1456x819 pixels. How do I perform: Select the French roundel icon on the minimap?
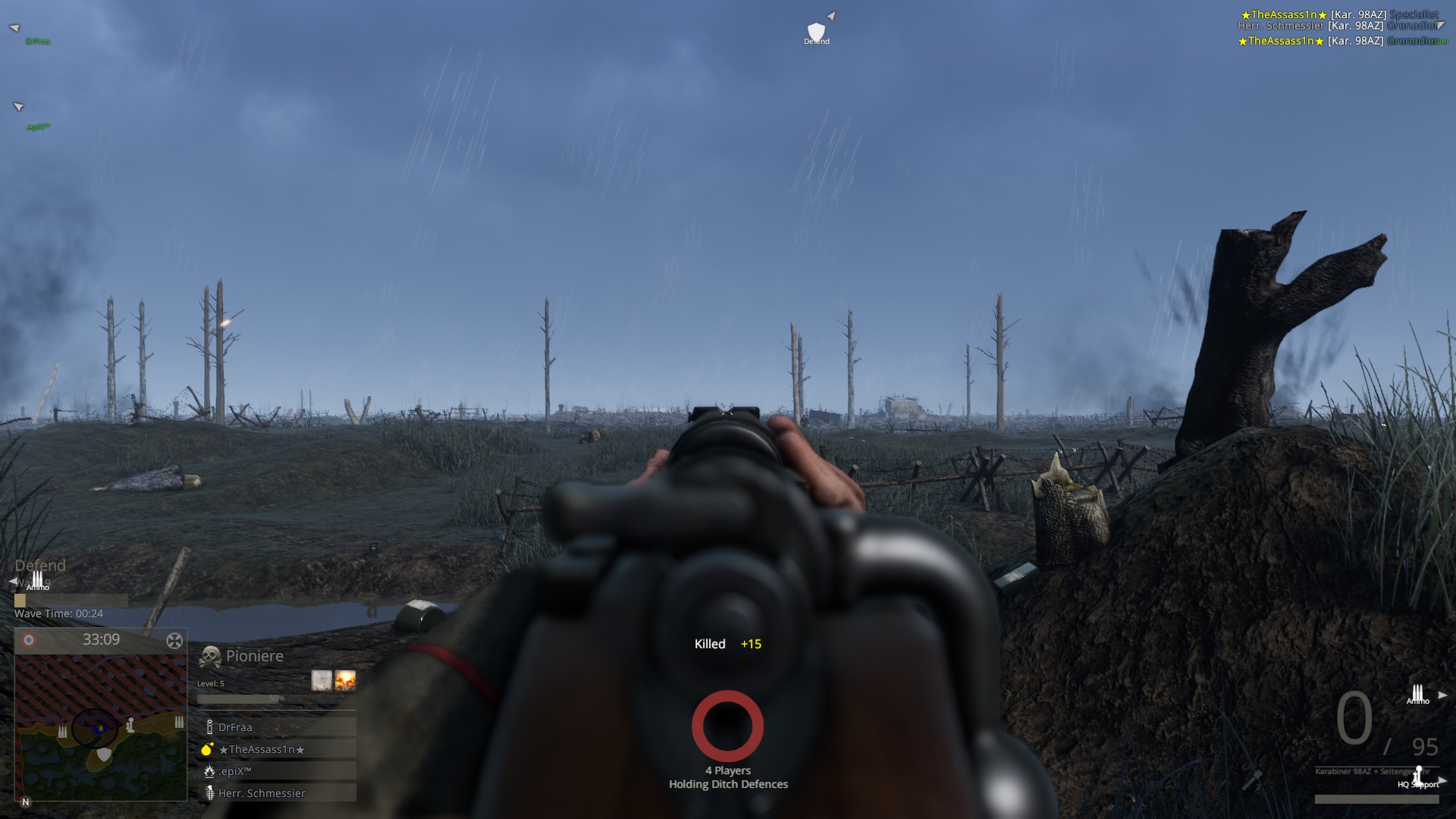pos(29,639)
